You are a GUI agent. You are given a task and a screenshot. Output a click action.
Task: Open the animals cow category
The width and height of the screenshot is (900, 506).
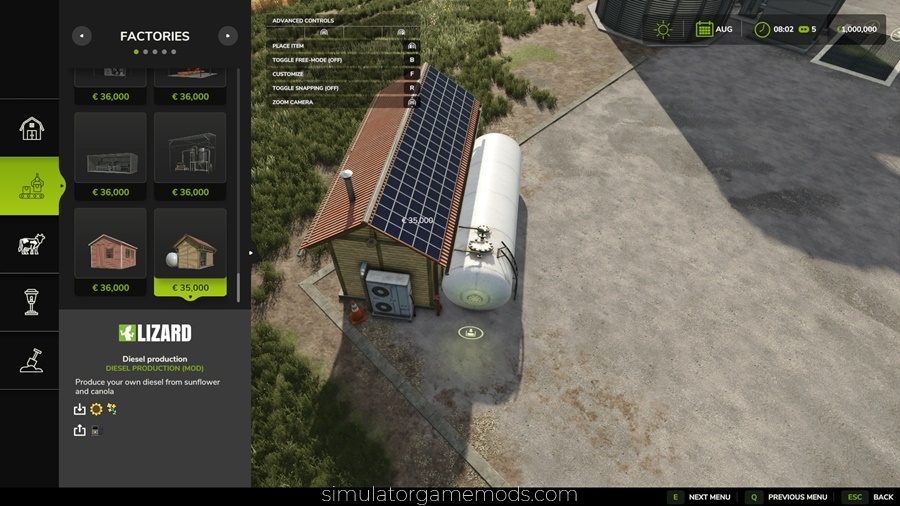coord(32,244)
